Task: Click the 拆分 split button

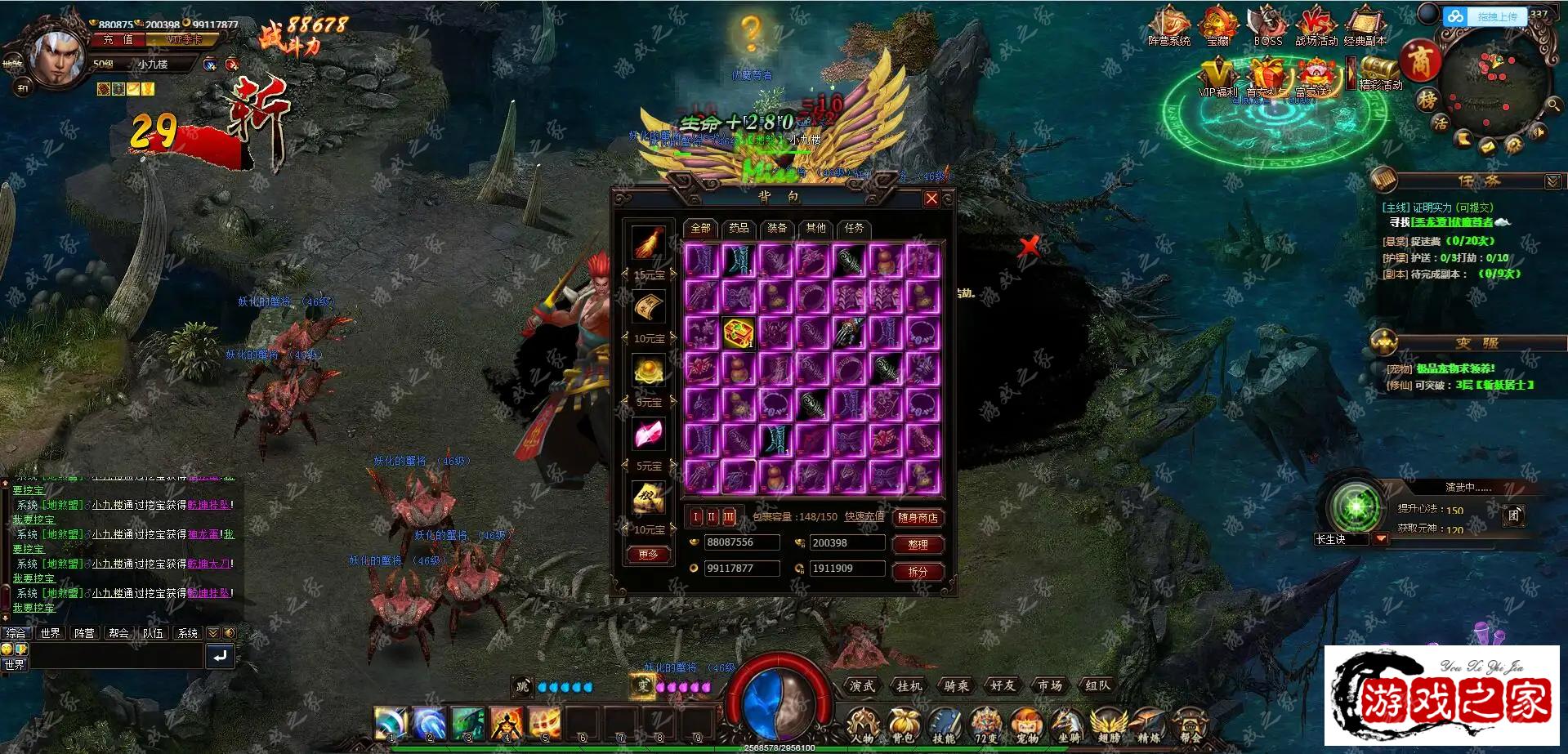Action: click(x=918, y=571)
